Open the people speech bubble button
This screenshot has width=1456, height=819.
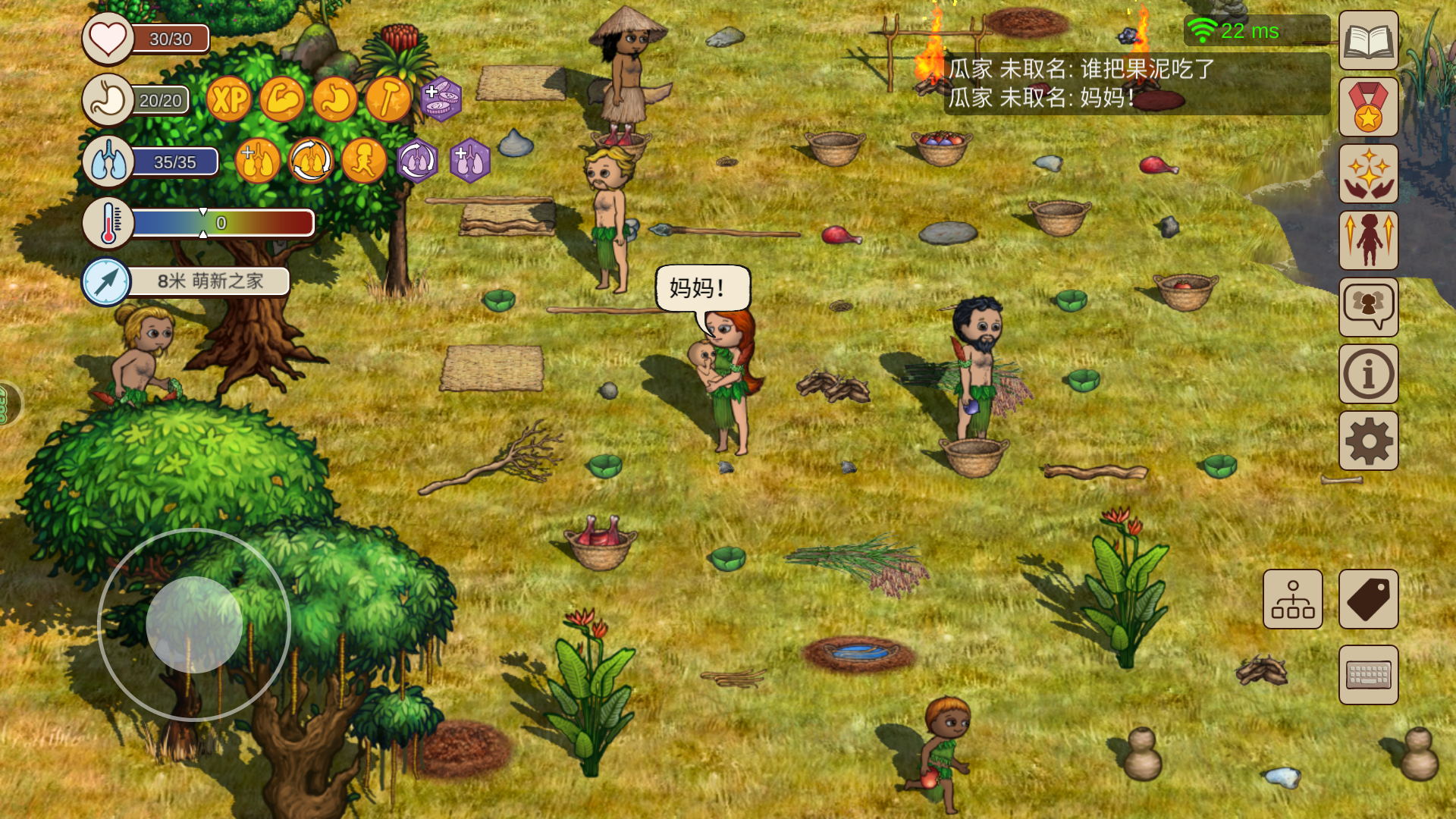[1368, 307]
